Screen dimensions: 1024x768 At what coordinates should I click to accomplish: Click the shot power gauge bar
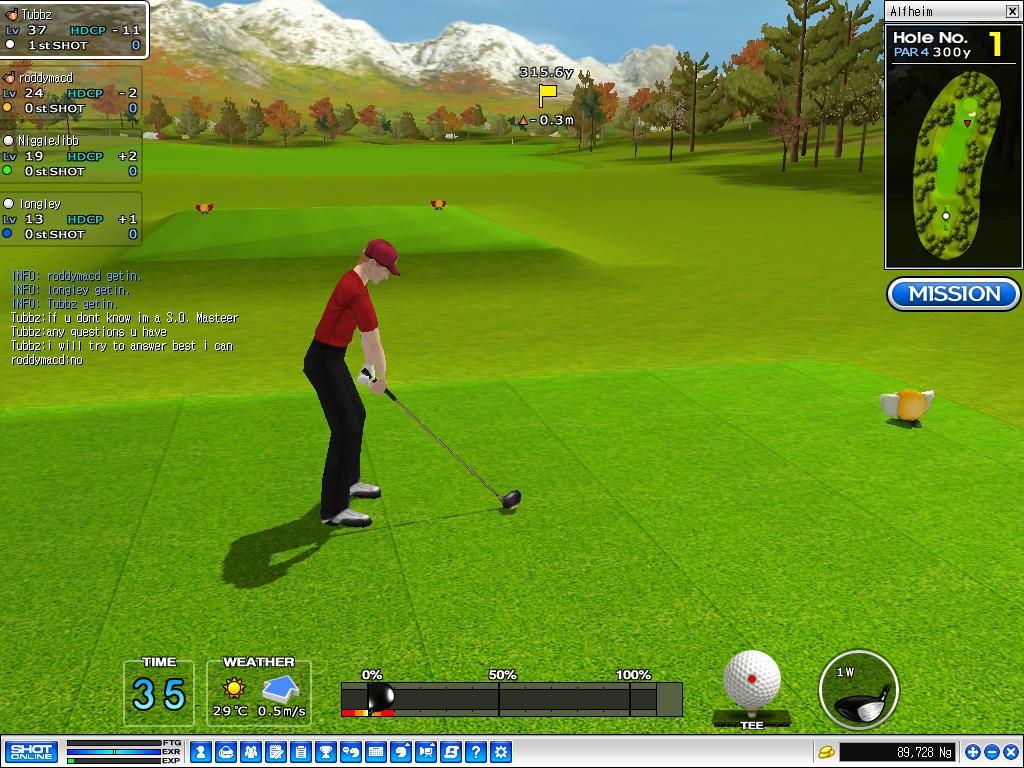tap(511, 698)
